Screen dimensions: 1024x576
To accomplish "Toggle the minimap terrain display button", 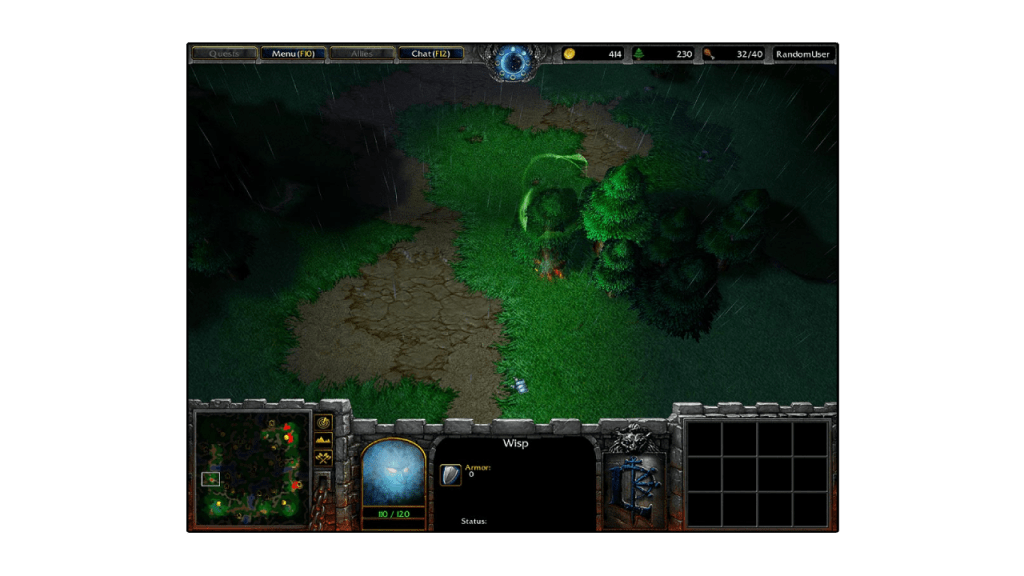I will click(x=324, y=440).
